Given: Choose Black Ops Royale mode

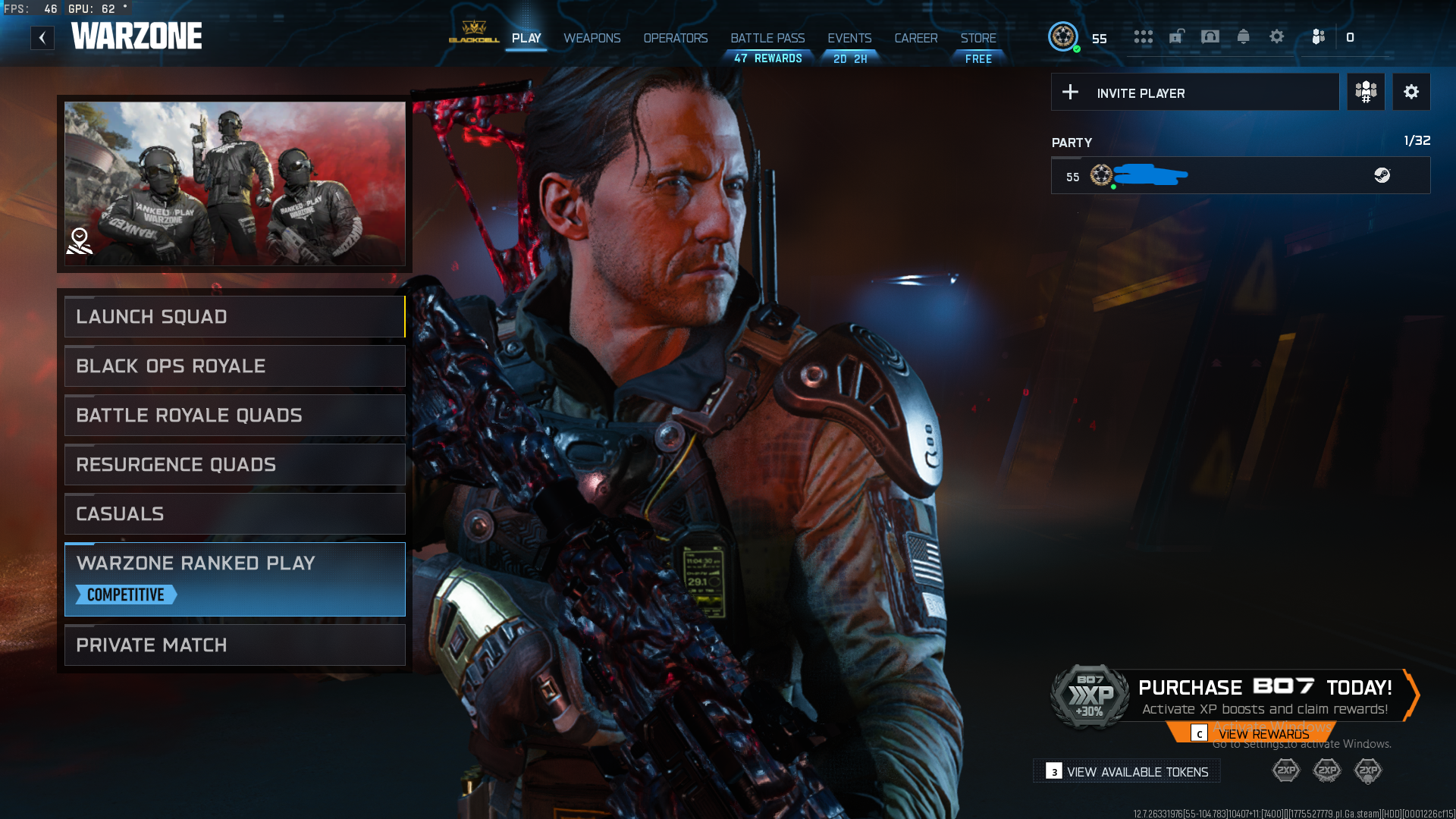Looking at the screenshot, I should point(235,366).
